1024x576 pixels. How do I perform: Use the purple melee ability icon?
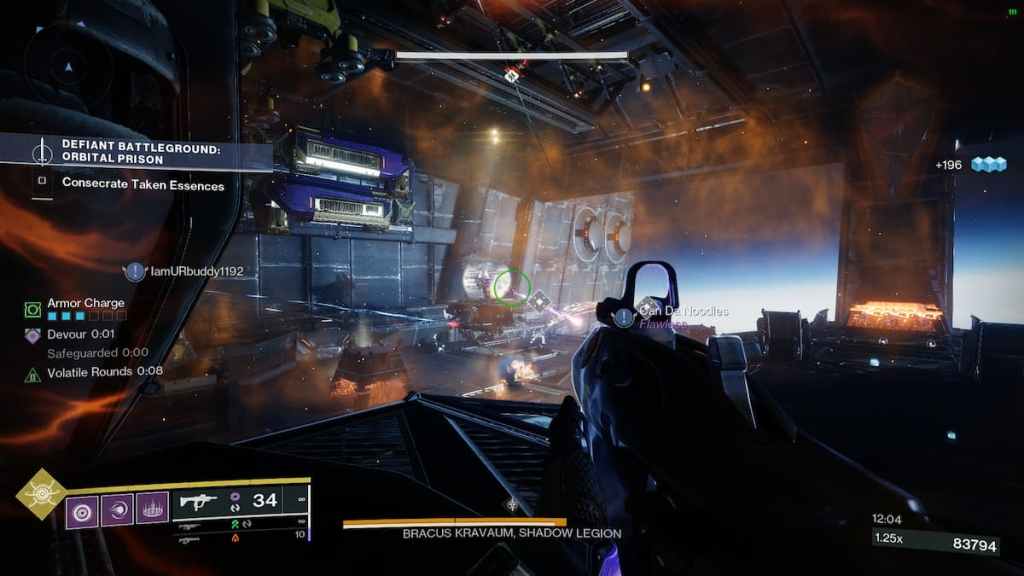click(x=117, y=511)
